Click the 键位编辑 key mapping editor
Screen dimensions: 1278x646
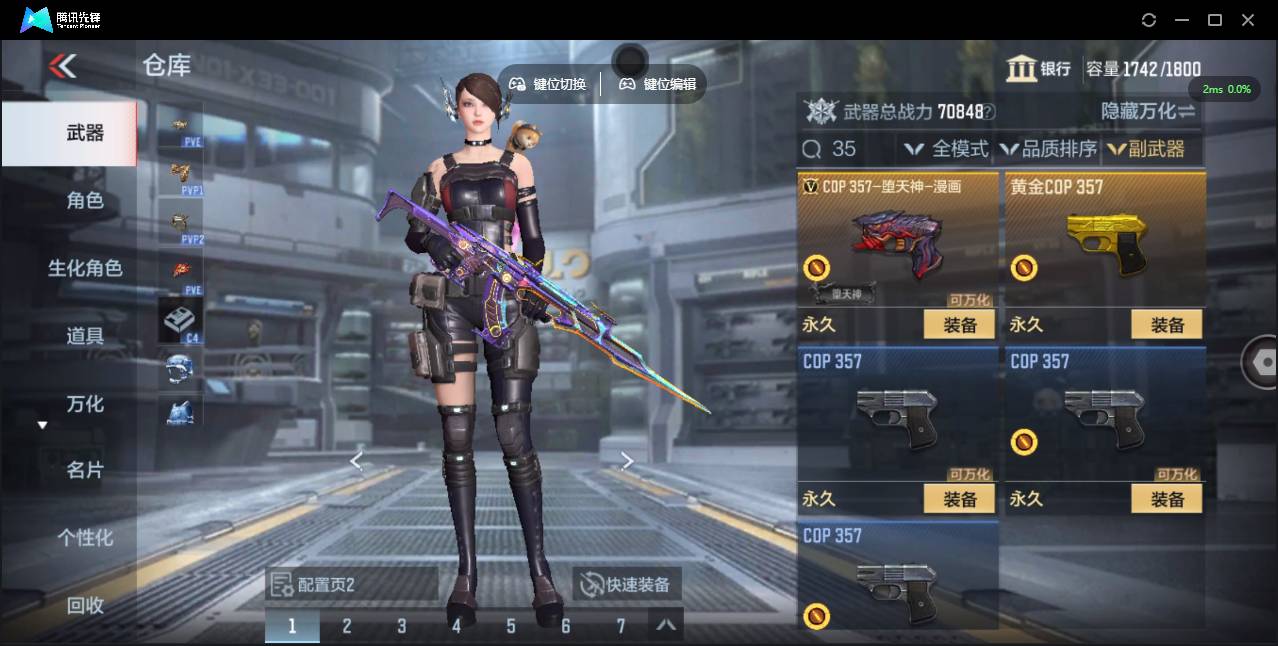tap(657, 85)
